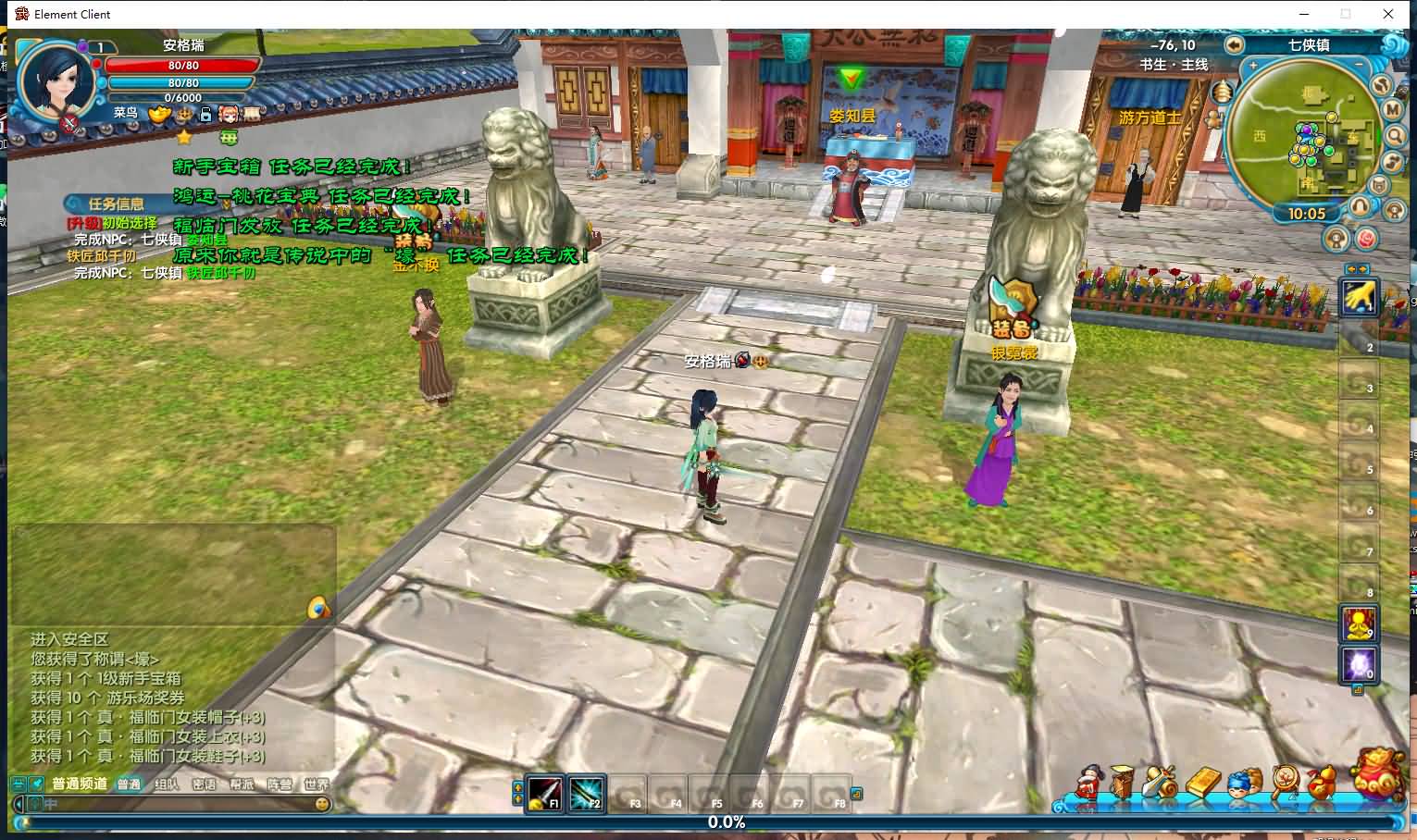
Task: Open the chat emoji picker
Action: (322, 805)
